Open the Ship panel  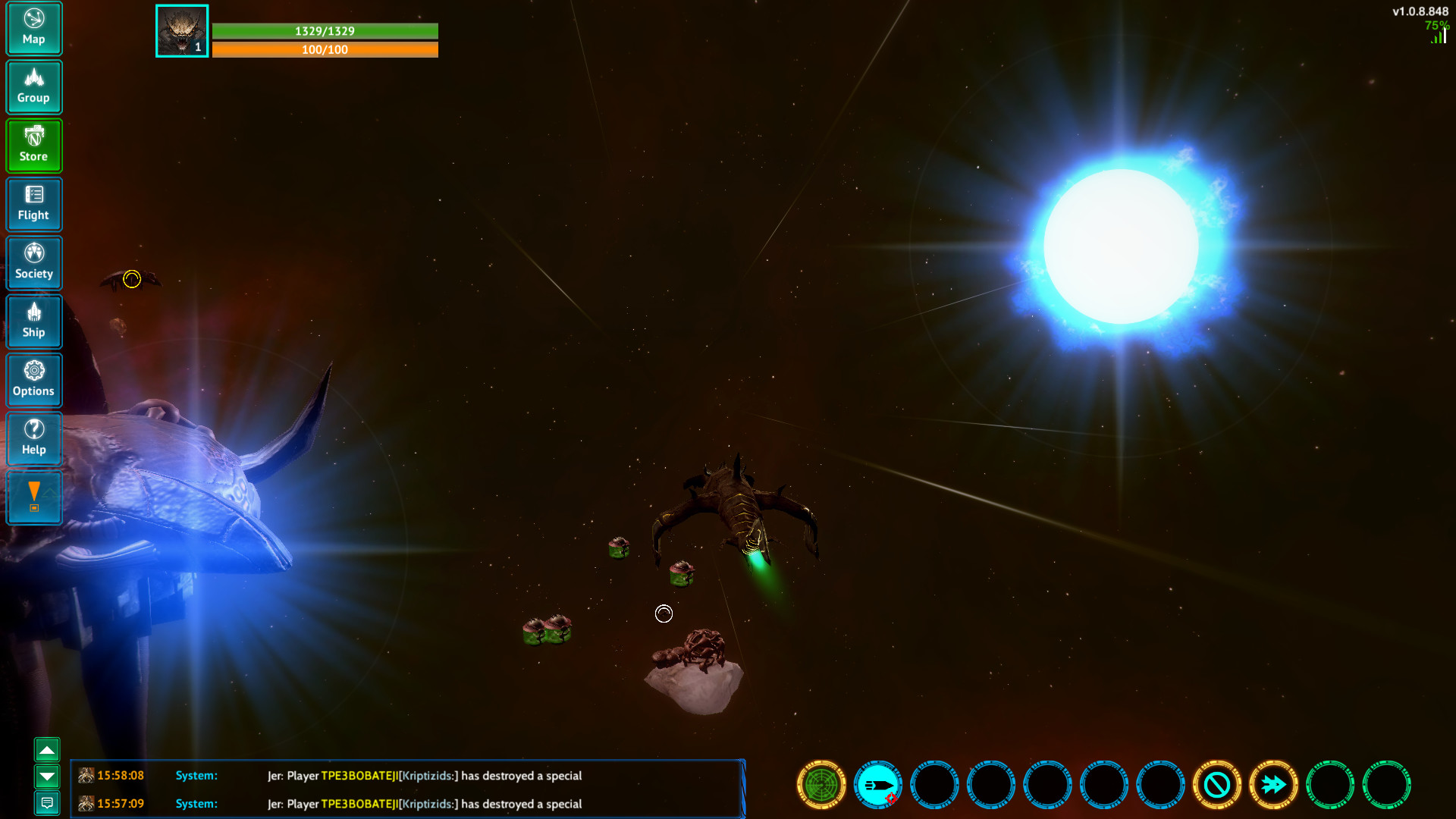34,322
